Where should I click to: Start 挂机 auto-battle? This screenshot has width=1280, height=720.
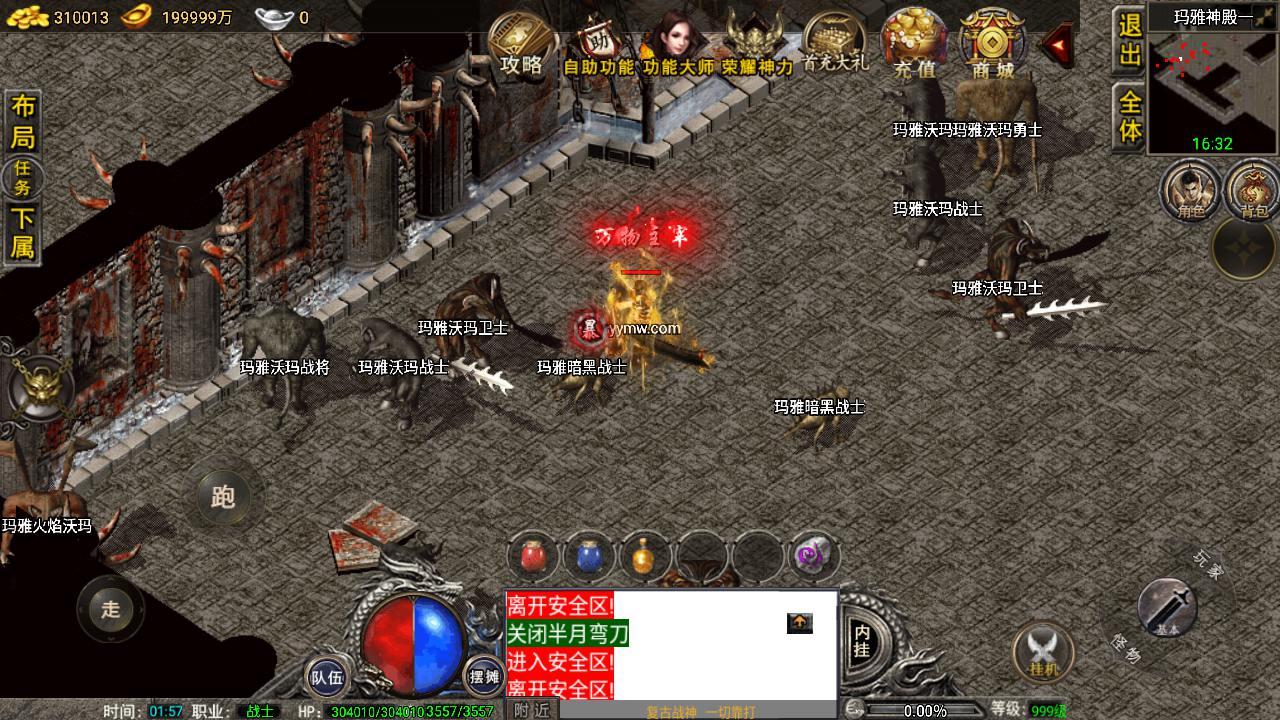click(x=1043, y=652)
